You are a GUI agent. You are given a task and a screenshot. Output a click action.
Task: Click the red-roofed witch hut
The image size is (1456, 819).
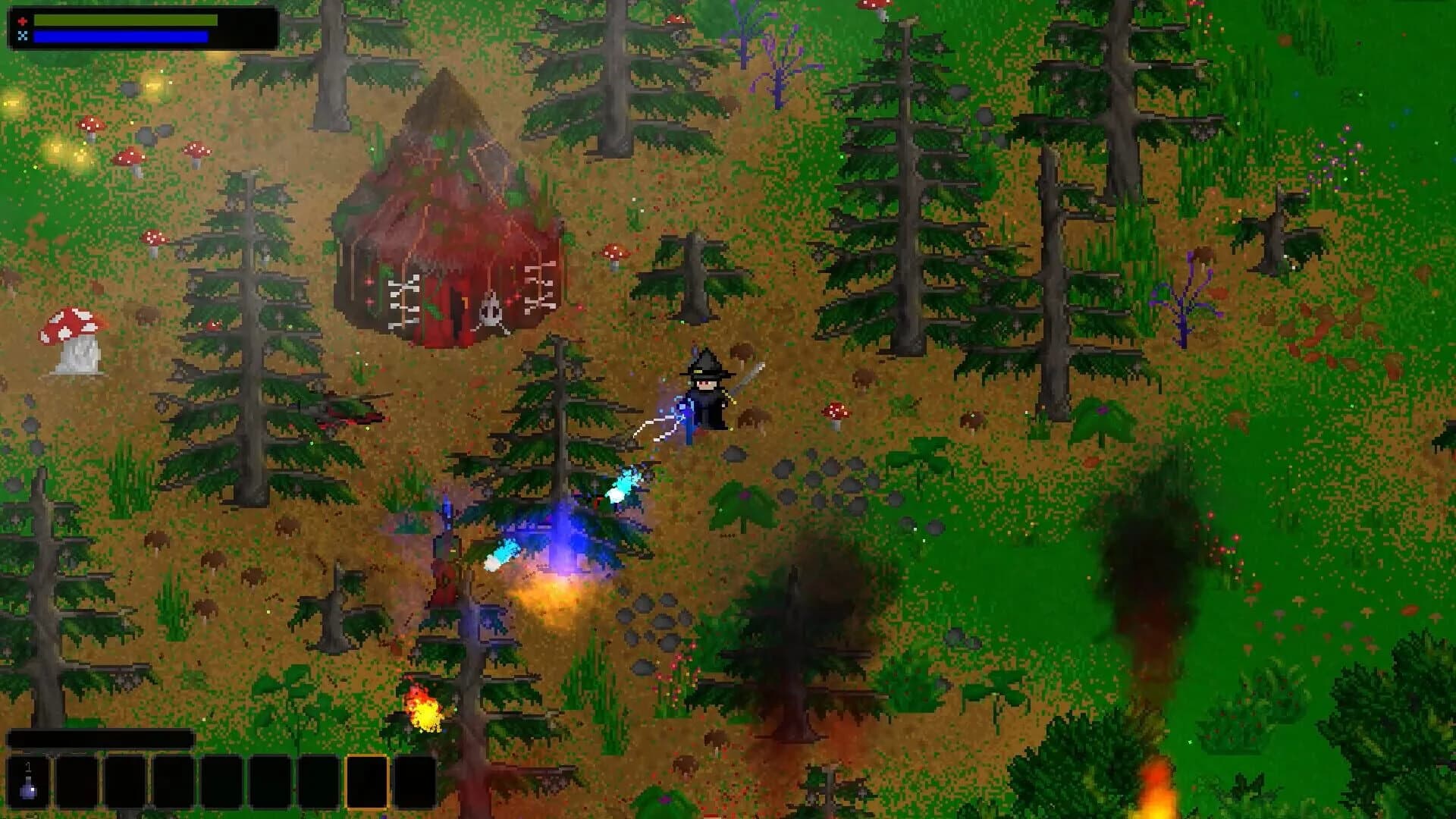point(447,227)
